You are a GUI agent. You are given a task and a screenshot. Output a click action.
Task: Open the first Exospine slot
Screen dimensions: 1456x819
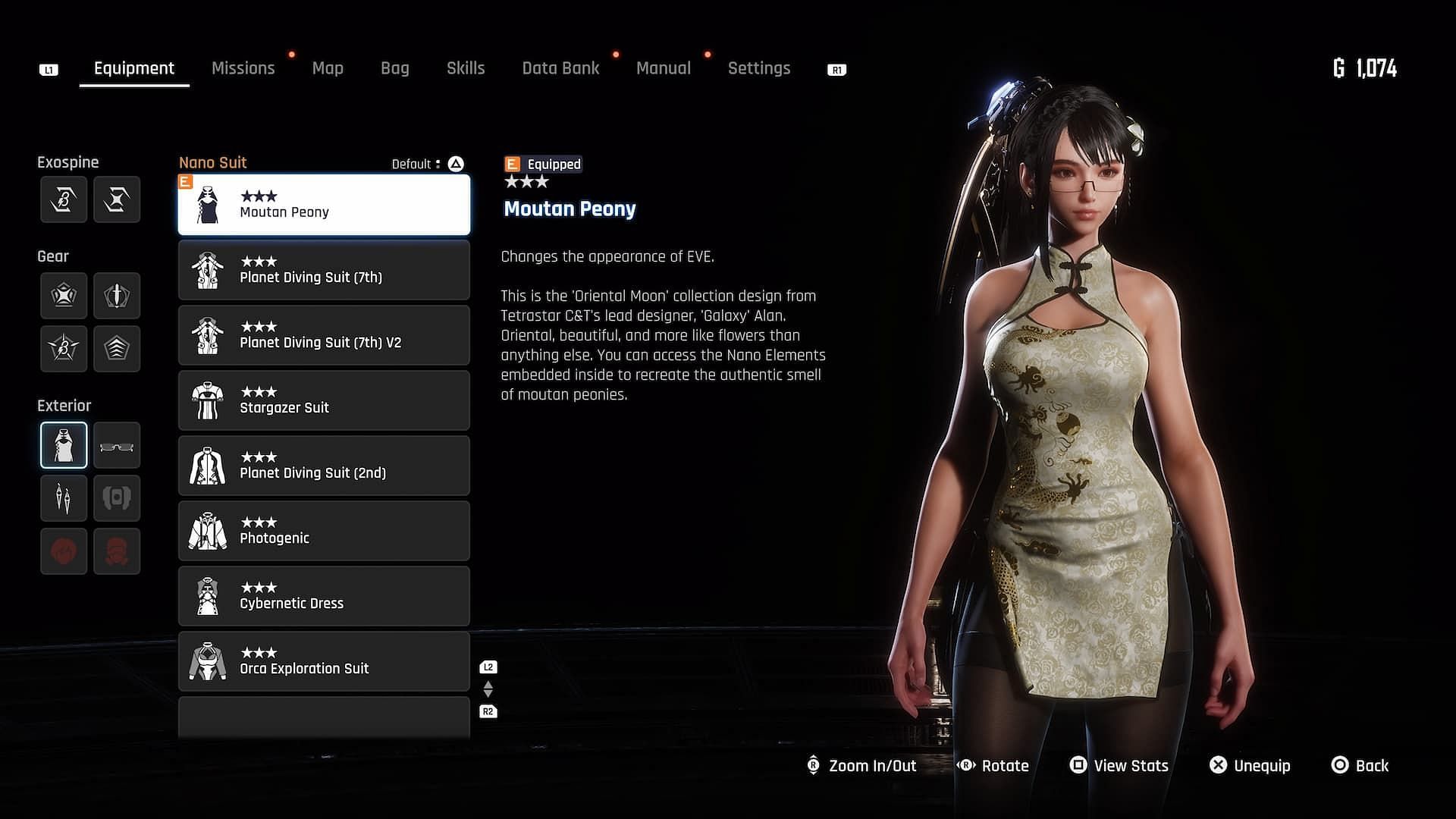pos(64,199)
